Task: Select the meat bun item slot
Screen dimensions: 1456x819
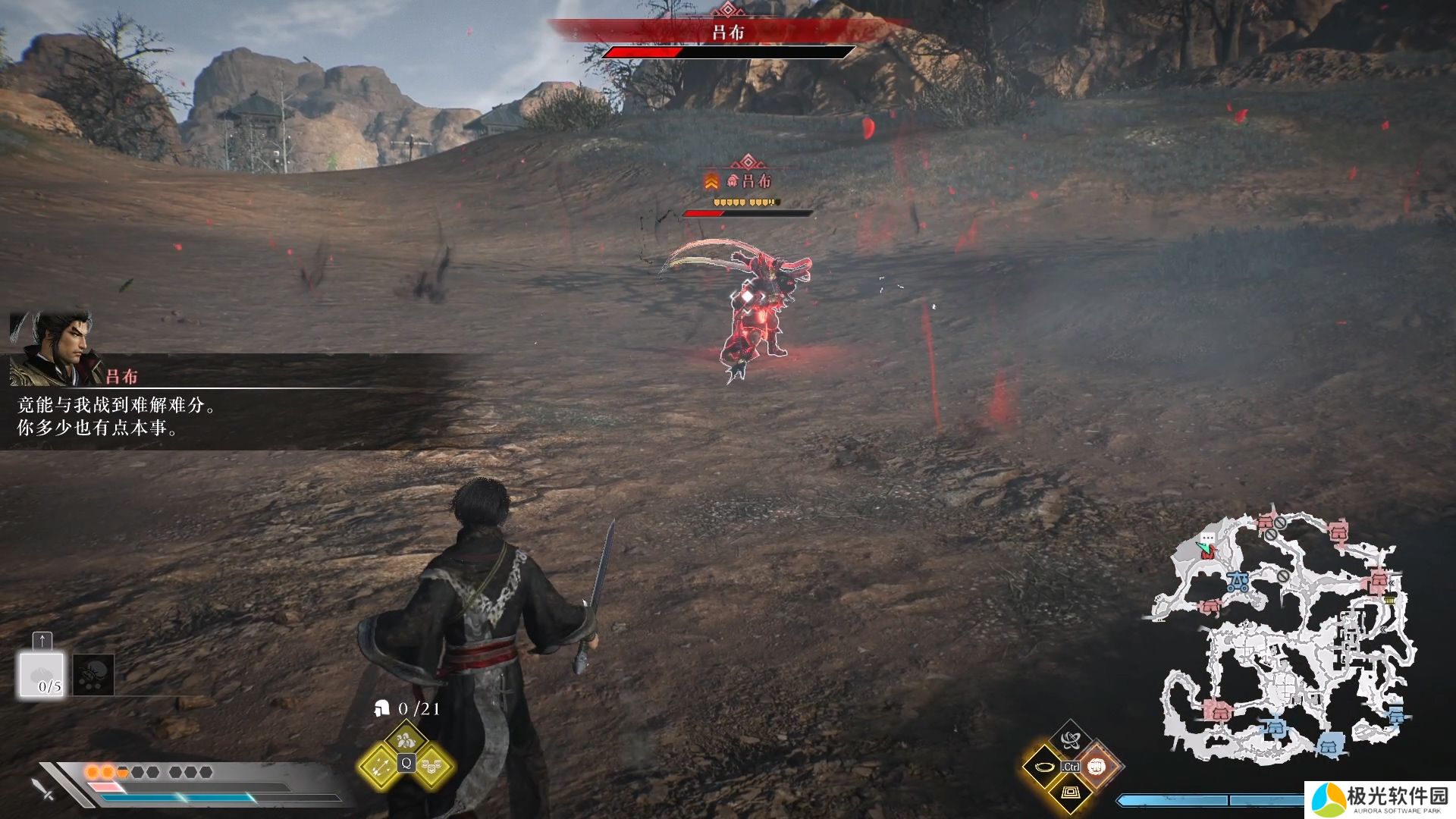Action: pos(42,675)
